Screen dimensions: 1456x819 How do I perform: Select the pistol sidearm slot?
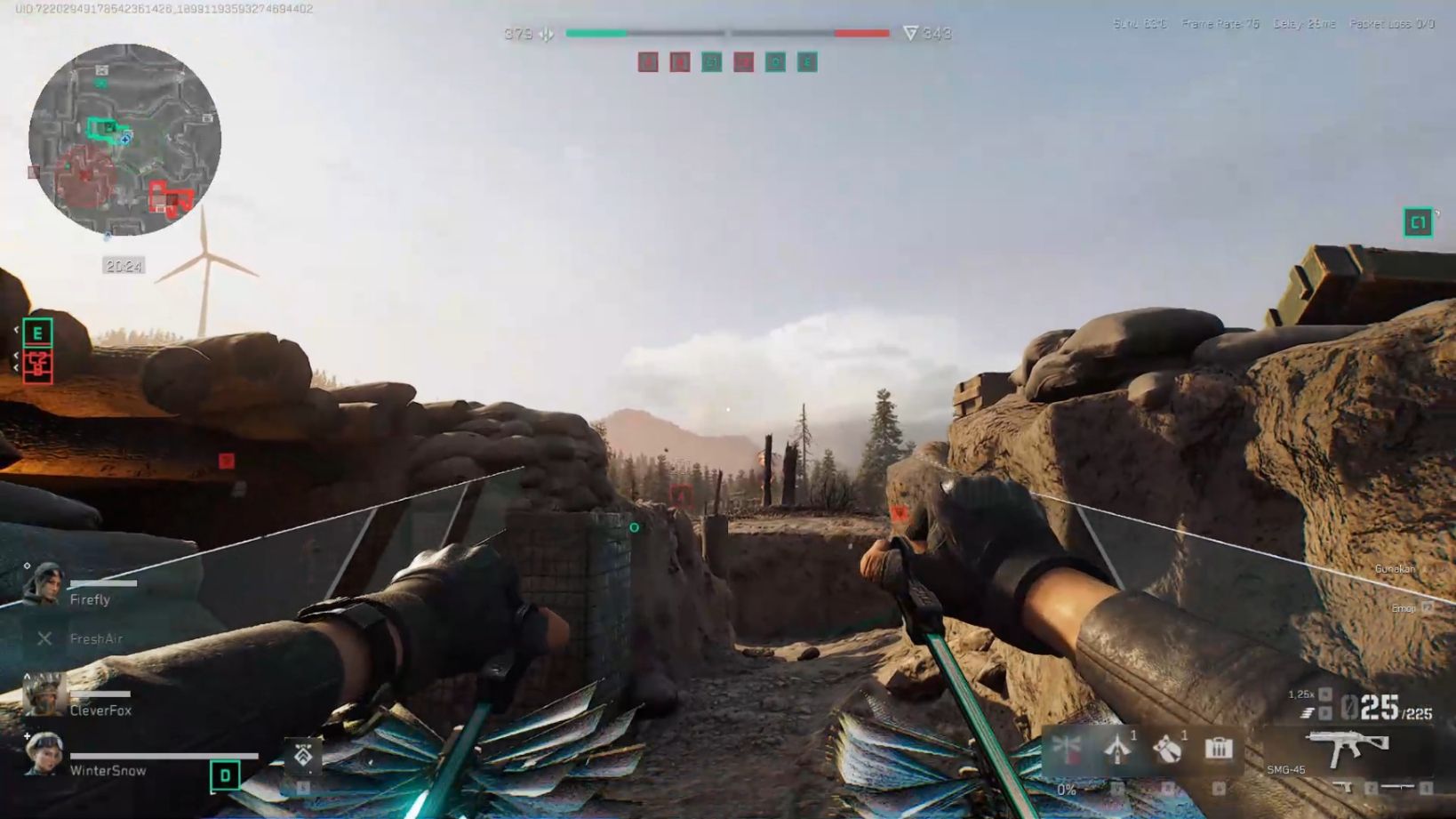click(1342, 787)
